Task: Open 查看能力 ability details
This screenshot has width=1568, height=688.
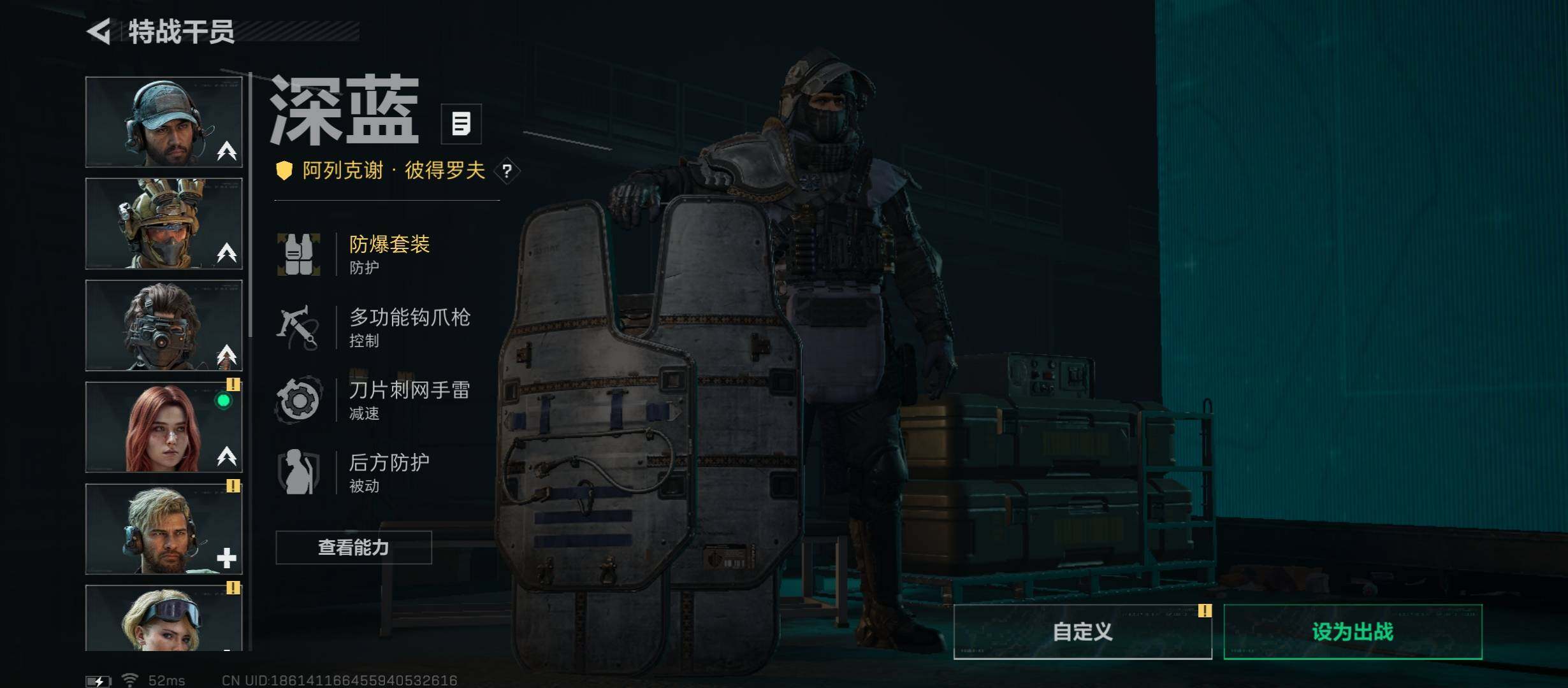Action: click(x=354, y=547)
